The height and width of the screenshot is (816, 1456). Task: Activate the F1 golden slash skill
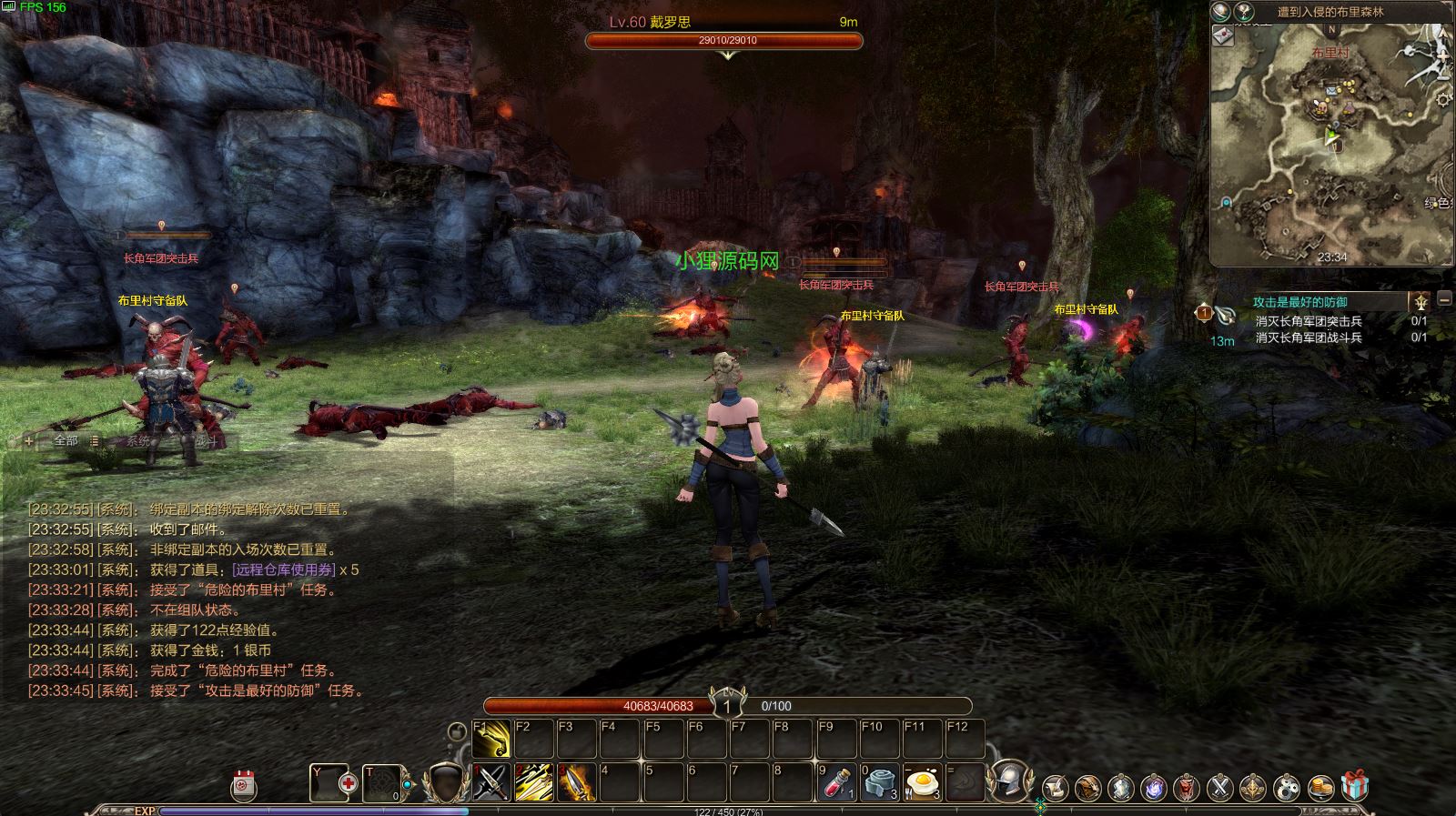coord(491,739)
